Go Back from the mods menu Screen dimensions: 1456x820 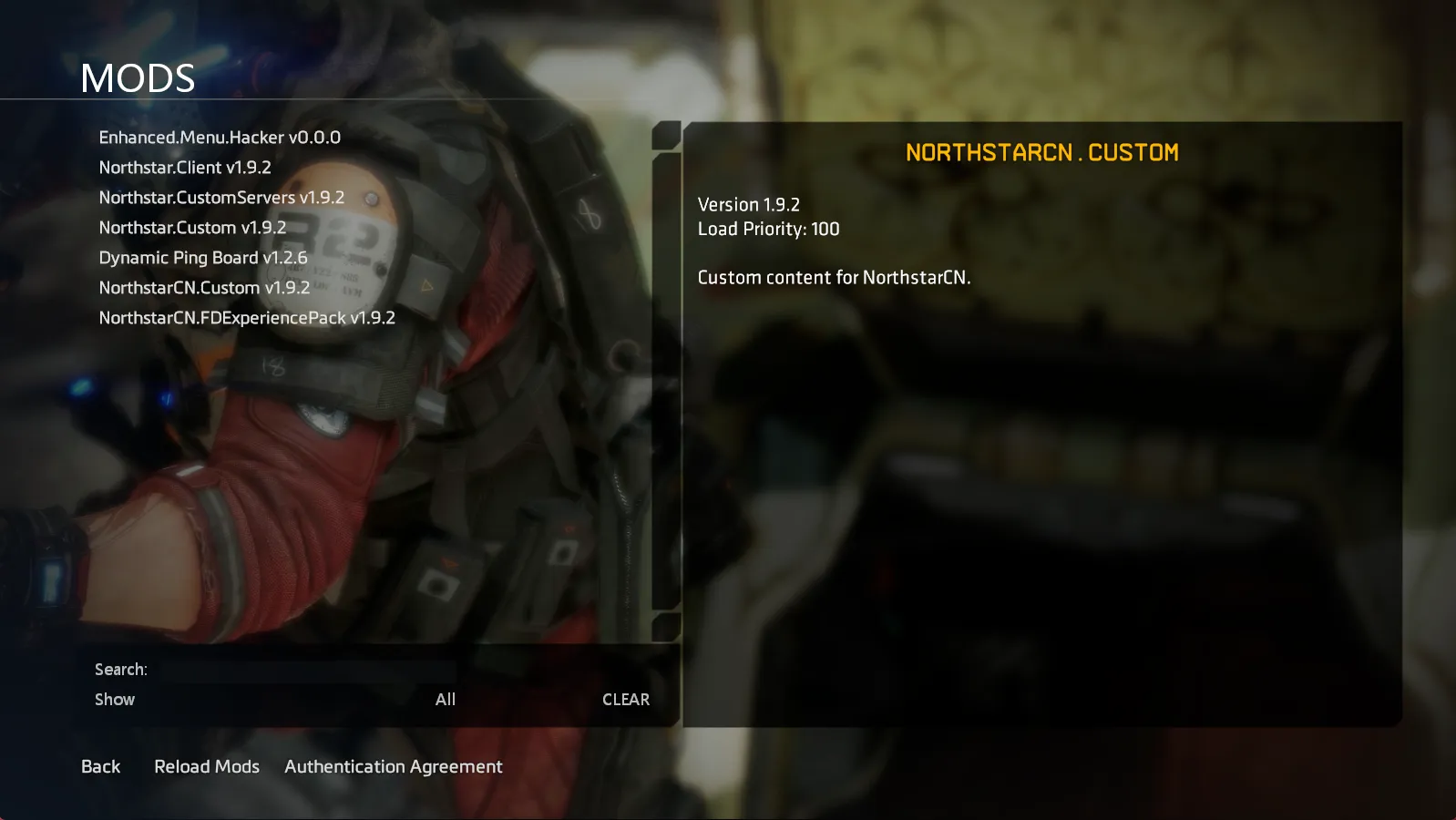coord(100,766)
